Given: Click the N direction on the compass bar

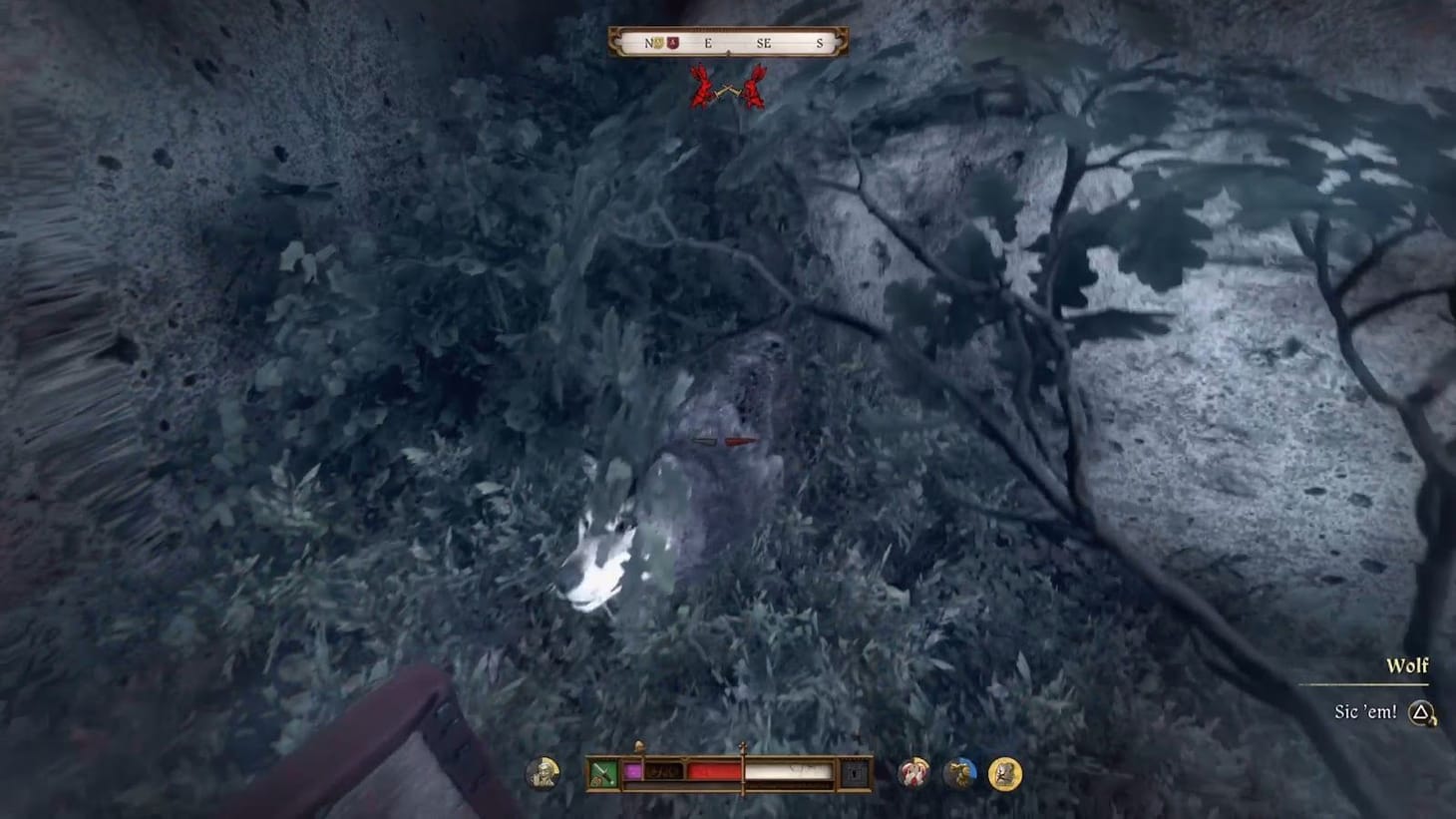Looking at the screenshot, I should 650,43.
